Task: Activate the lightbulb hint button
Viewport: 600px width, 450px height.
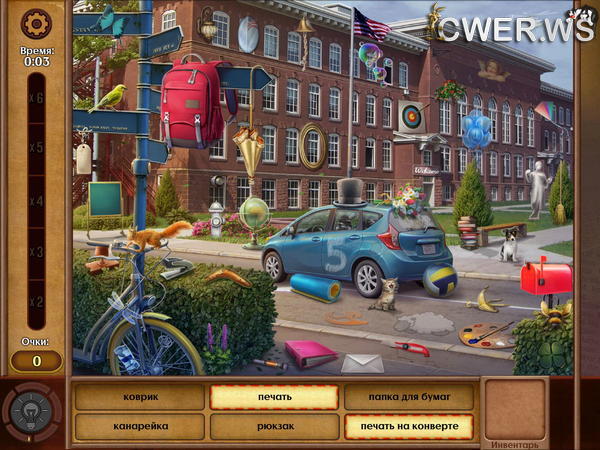Action: coord(30,412)
